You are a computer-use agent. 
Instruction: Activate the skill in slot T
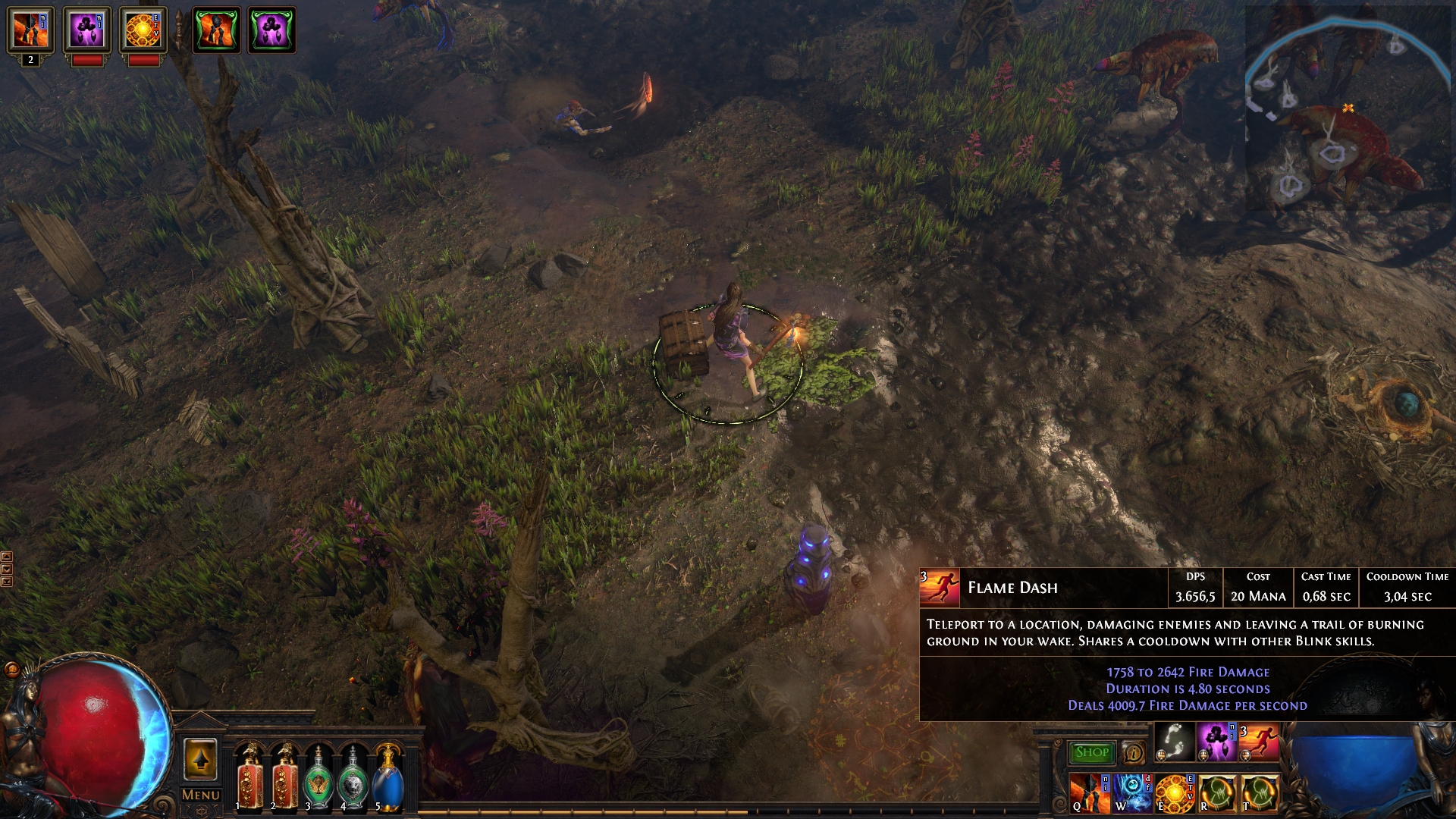1259,795
